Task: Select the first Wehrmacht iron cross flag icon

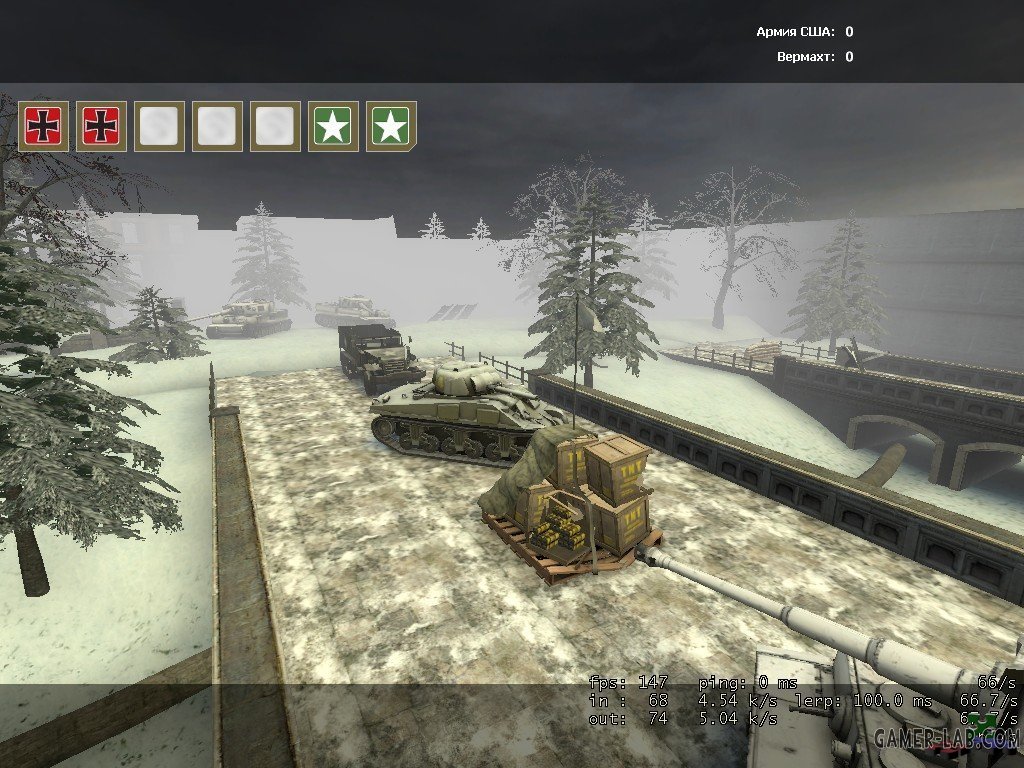Action: [44, 126]
